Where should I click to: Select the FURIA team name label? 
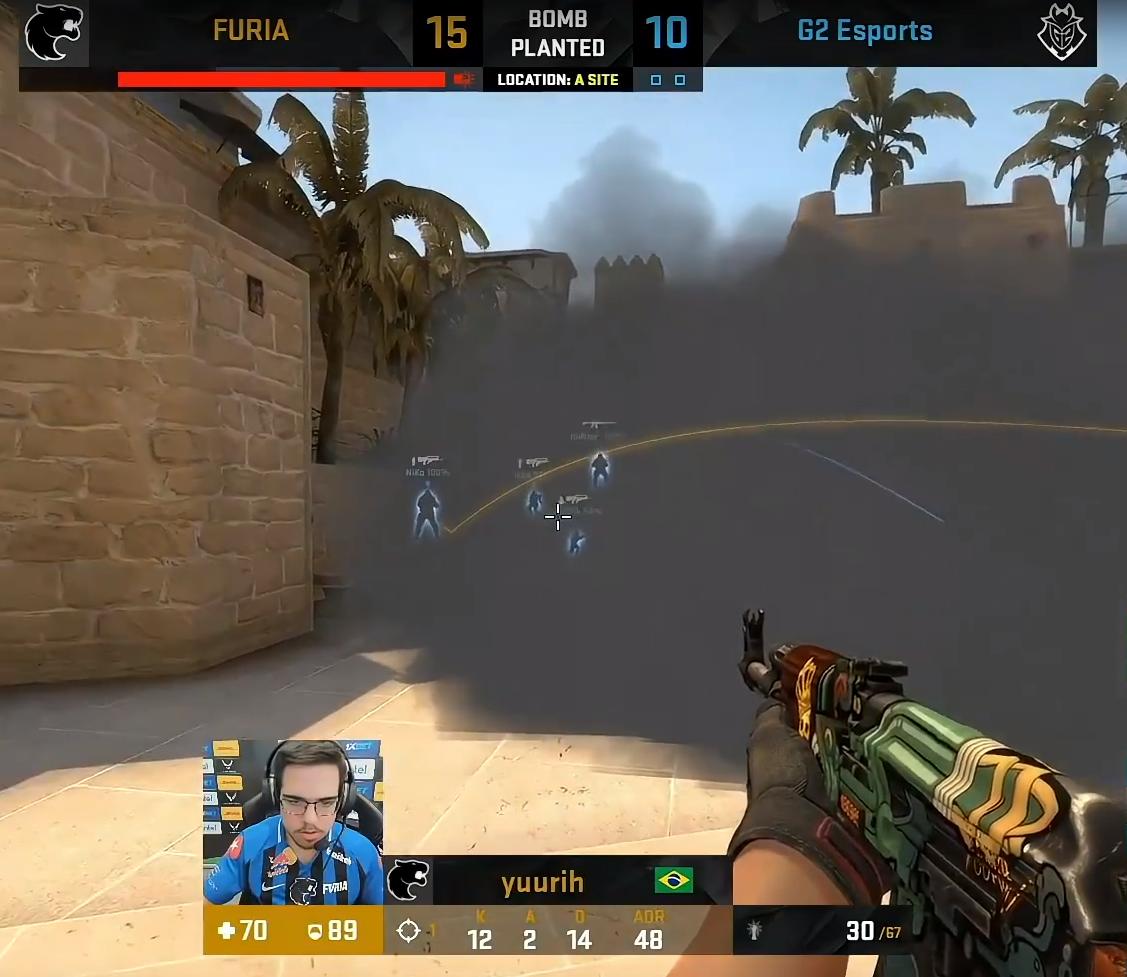click(251, 31)
